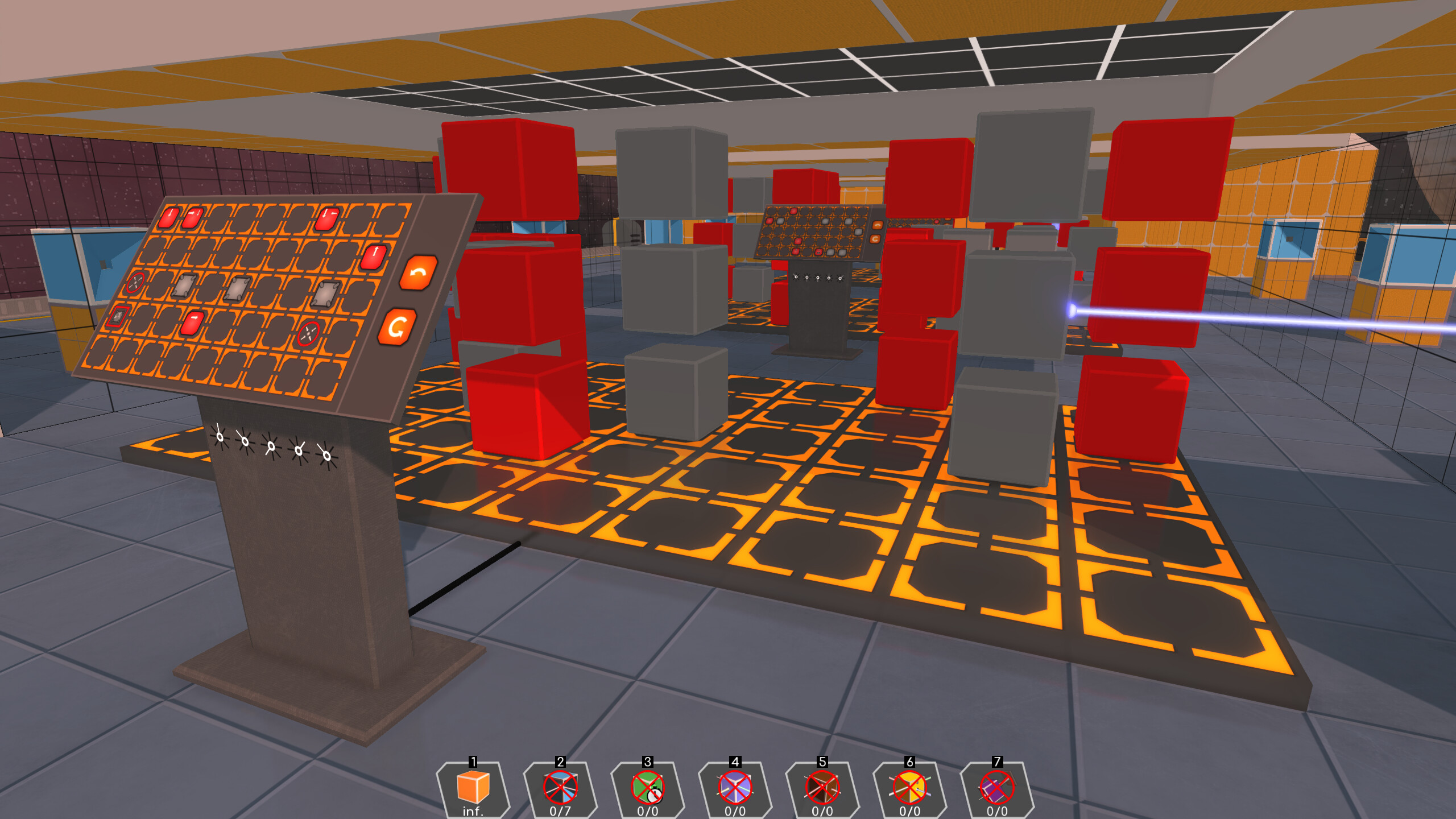This screenshot has width=1456, height=819.
Task: Select the blue cube in hotbar slot 2
Action: (x=560, y=788)
